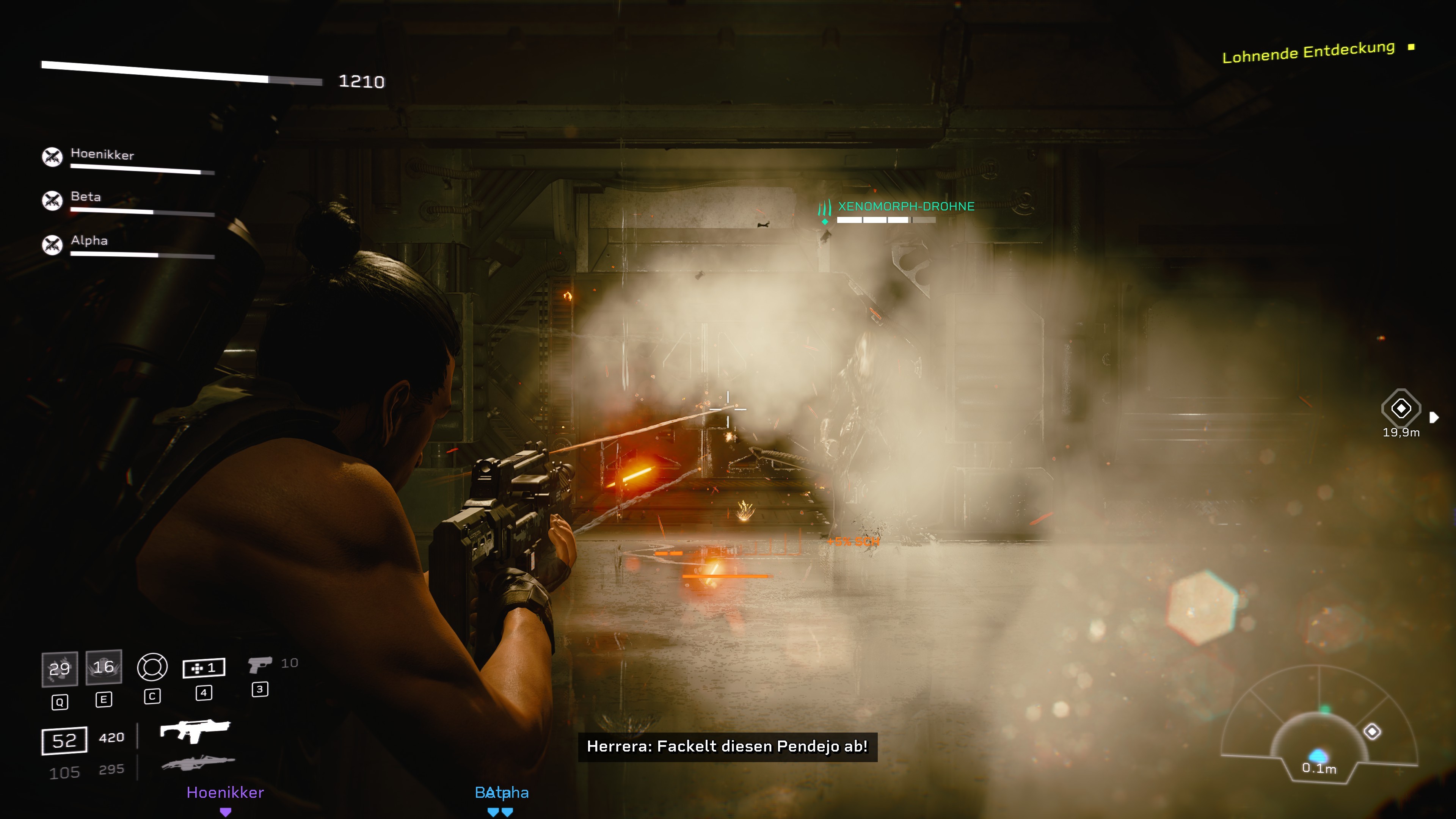Switch to the greyed secondary weapon icon
Screen dimensions: 1456x819
tap(198, 764)
